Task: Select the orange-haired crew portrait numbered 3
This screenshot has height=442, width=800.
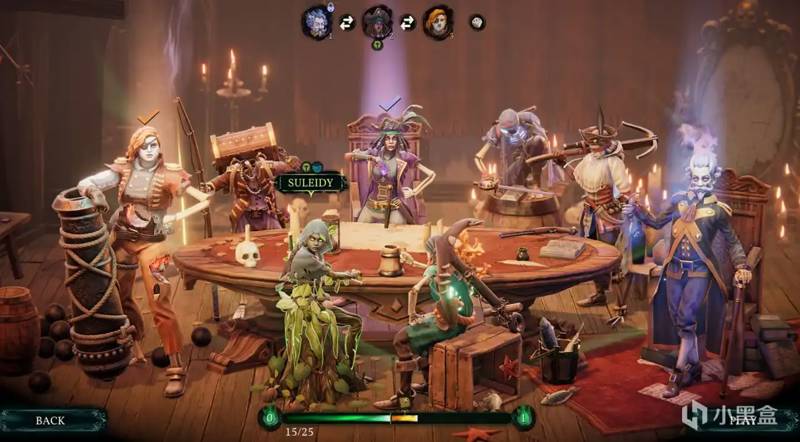Action: [437, 21]
